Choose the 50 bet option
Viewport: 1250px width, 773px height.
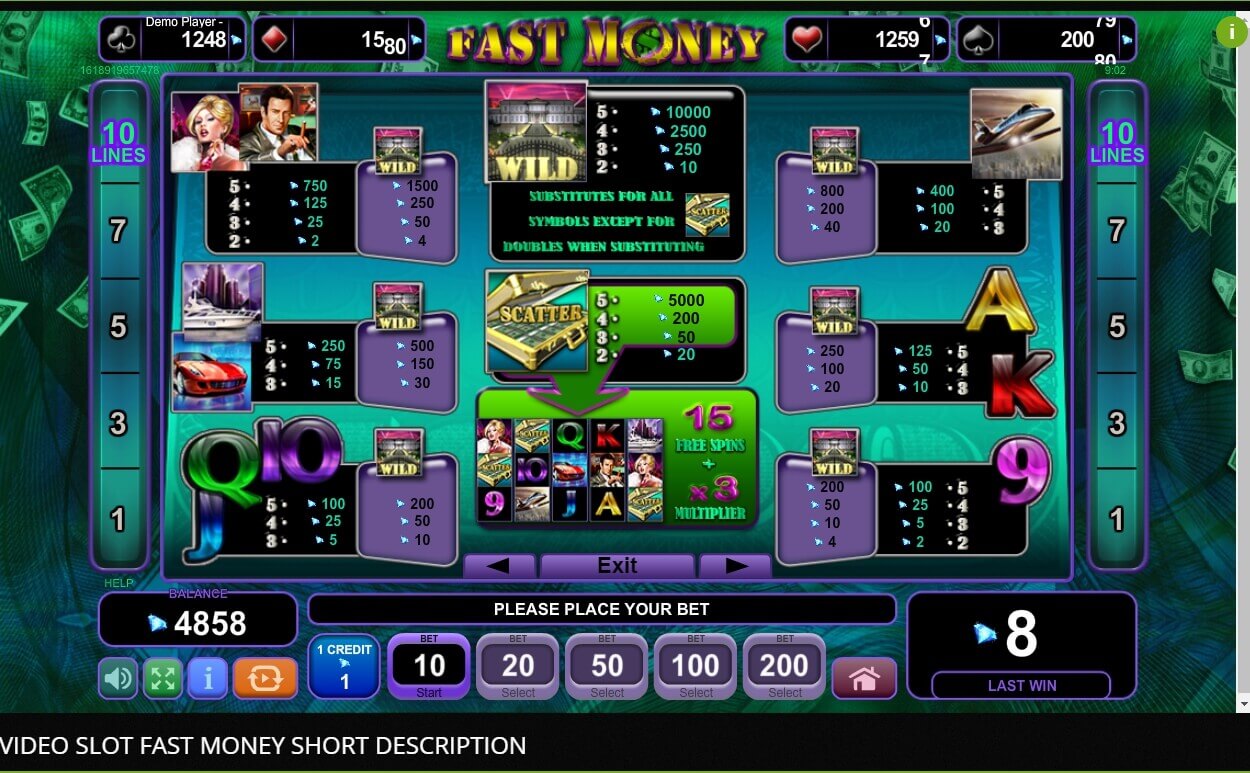pos(607,666)
